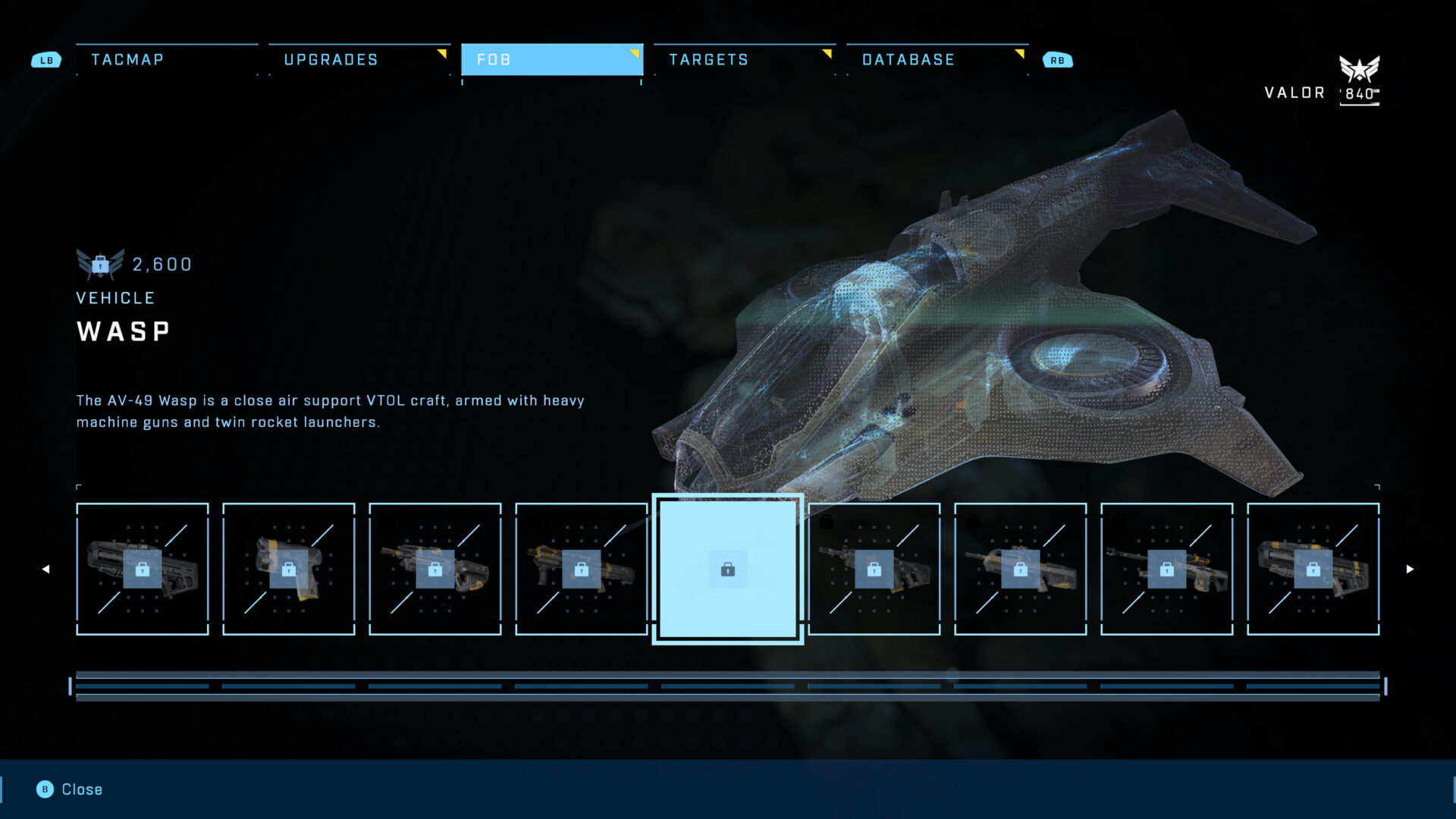Click the RB bumper button indicator
The image size is (1456, 819).
coord(1059,58)
